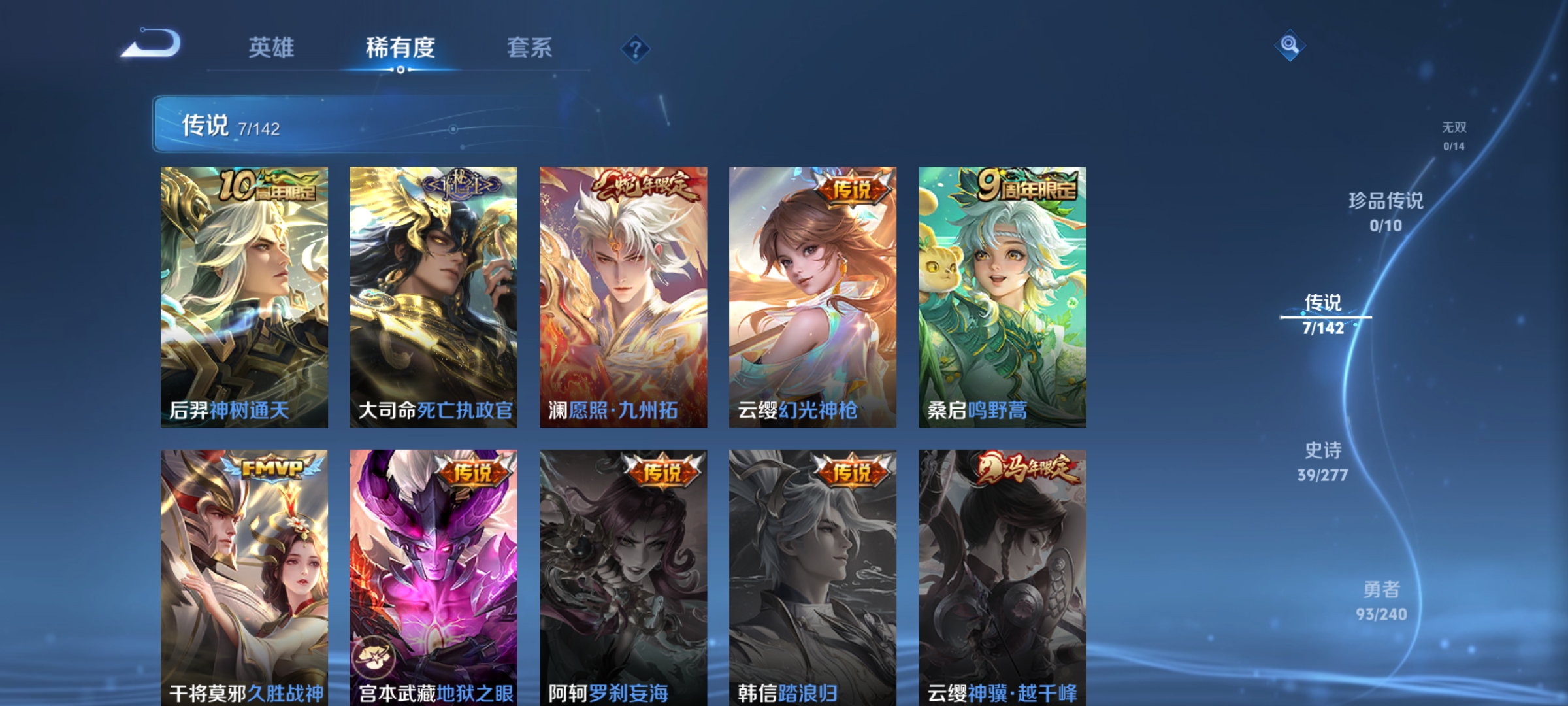The image size is (1568, 706).
Task: Open the help question mark icon
Action: coord(636,48)
